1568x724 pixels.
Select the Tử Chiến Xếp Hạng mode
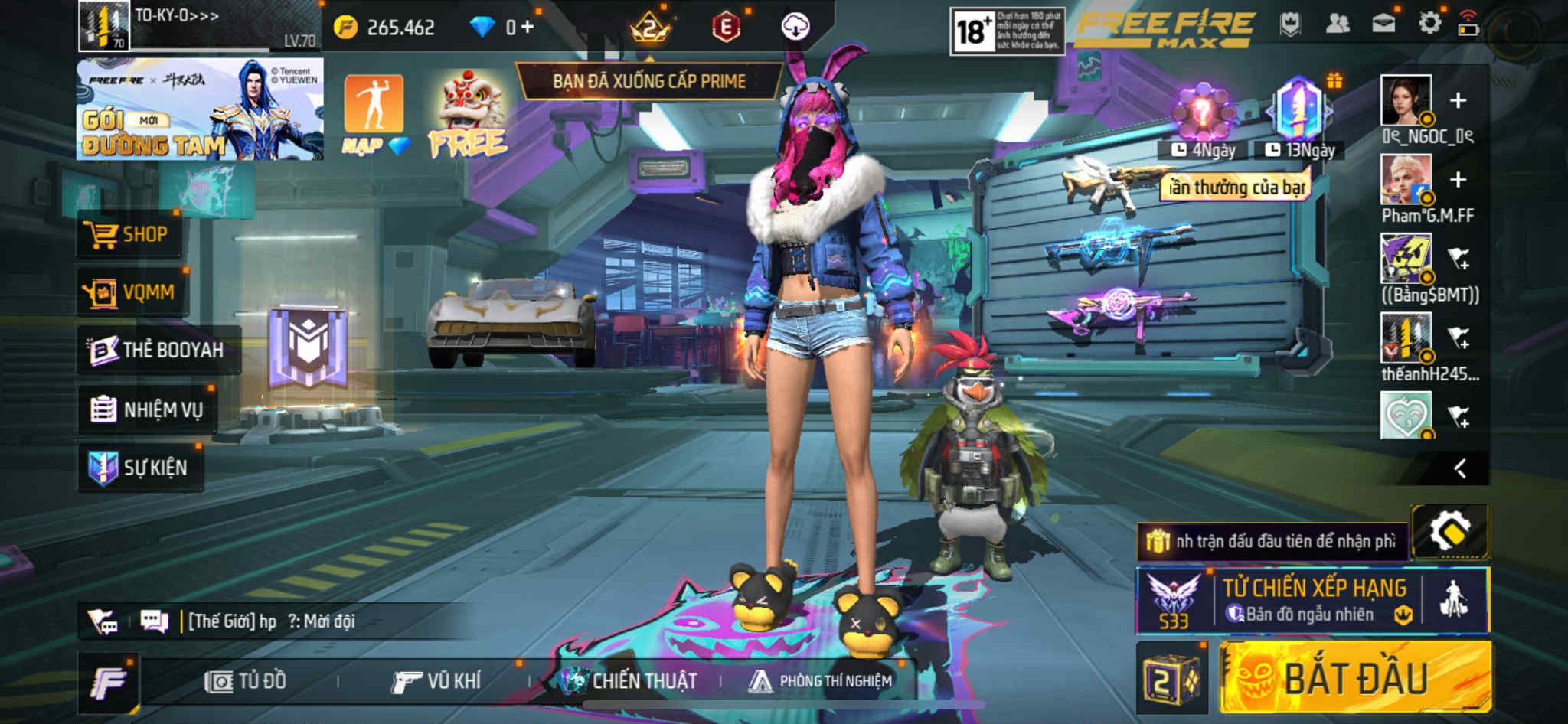[x=1312, y=601]
